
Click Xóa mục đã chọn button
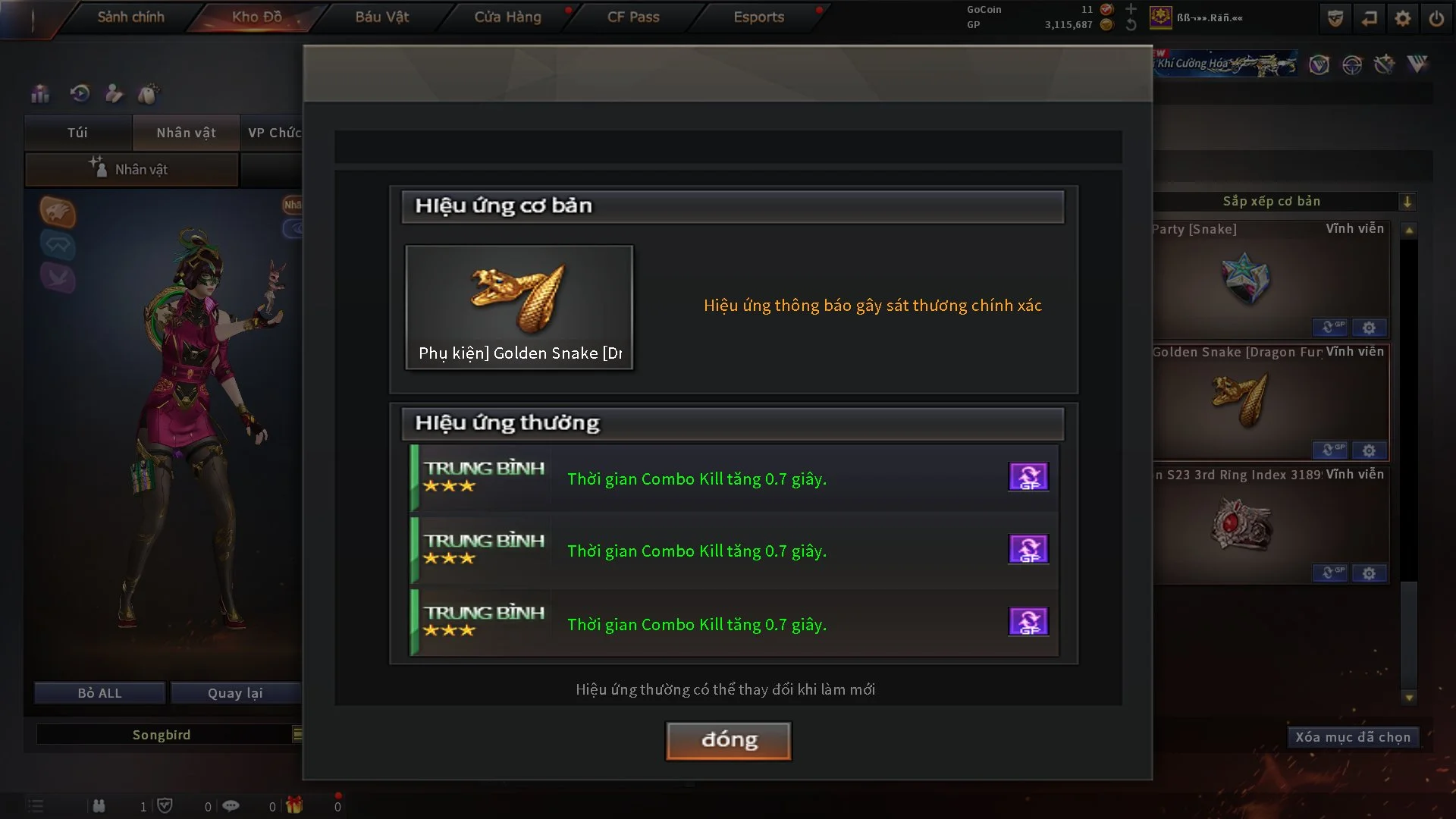[x=1352, y=737]
